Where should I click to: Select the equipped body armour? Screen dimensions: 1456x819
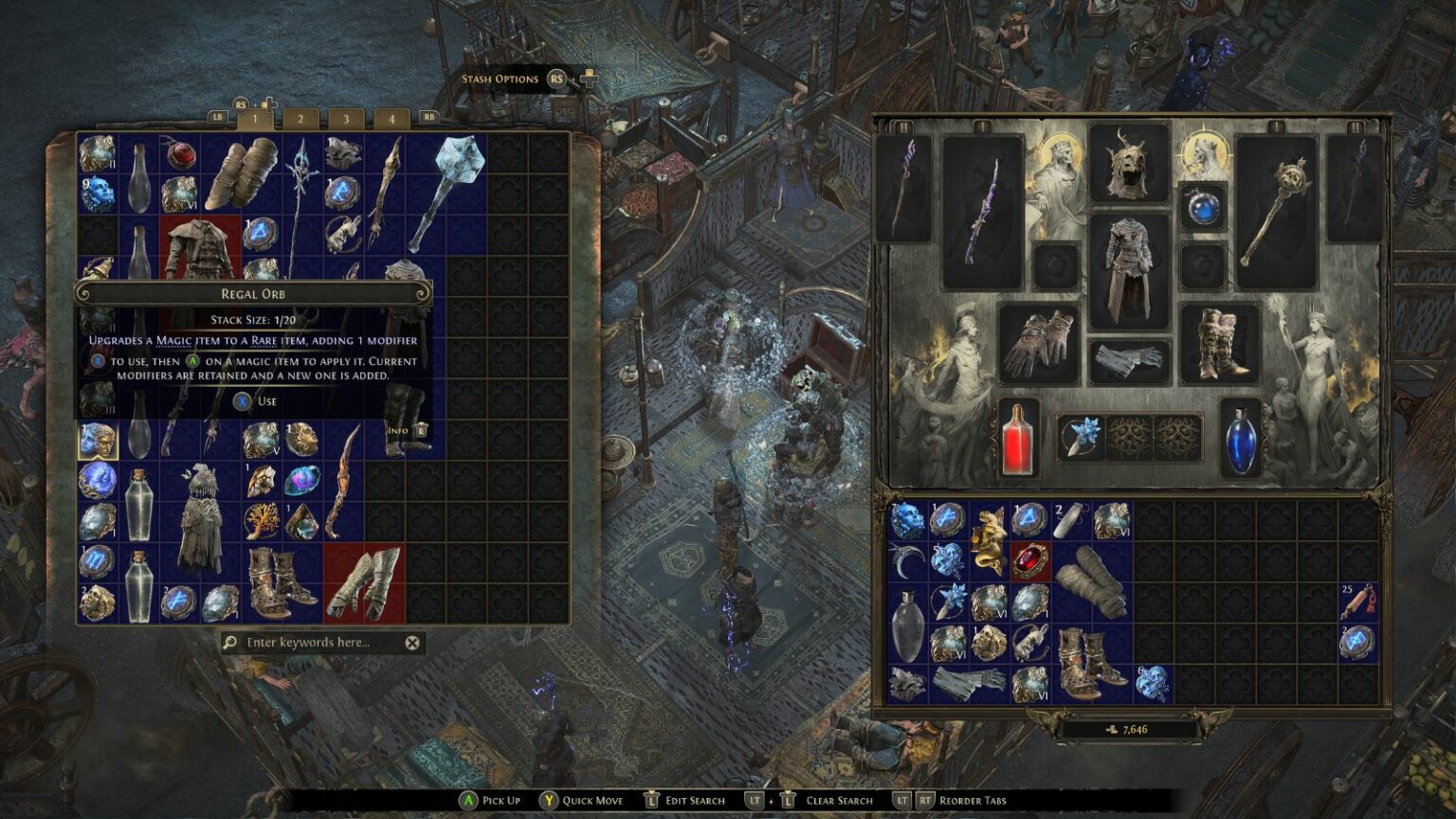click(x=1128, y=265)
